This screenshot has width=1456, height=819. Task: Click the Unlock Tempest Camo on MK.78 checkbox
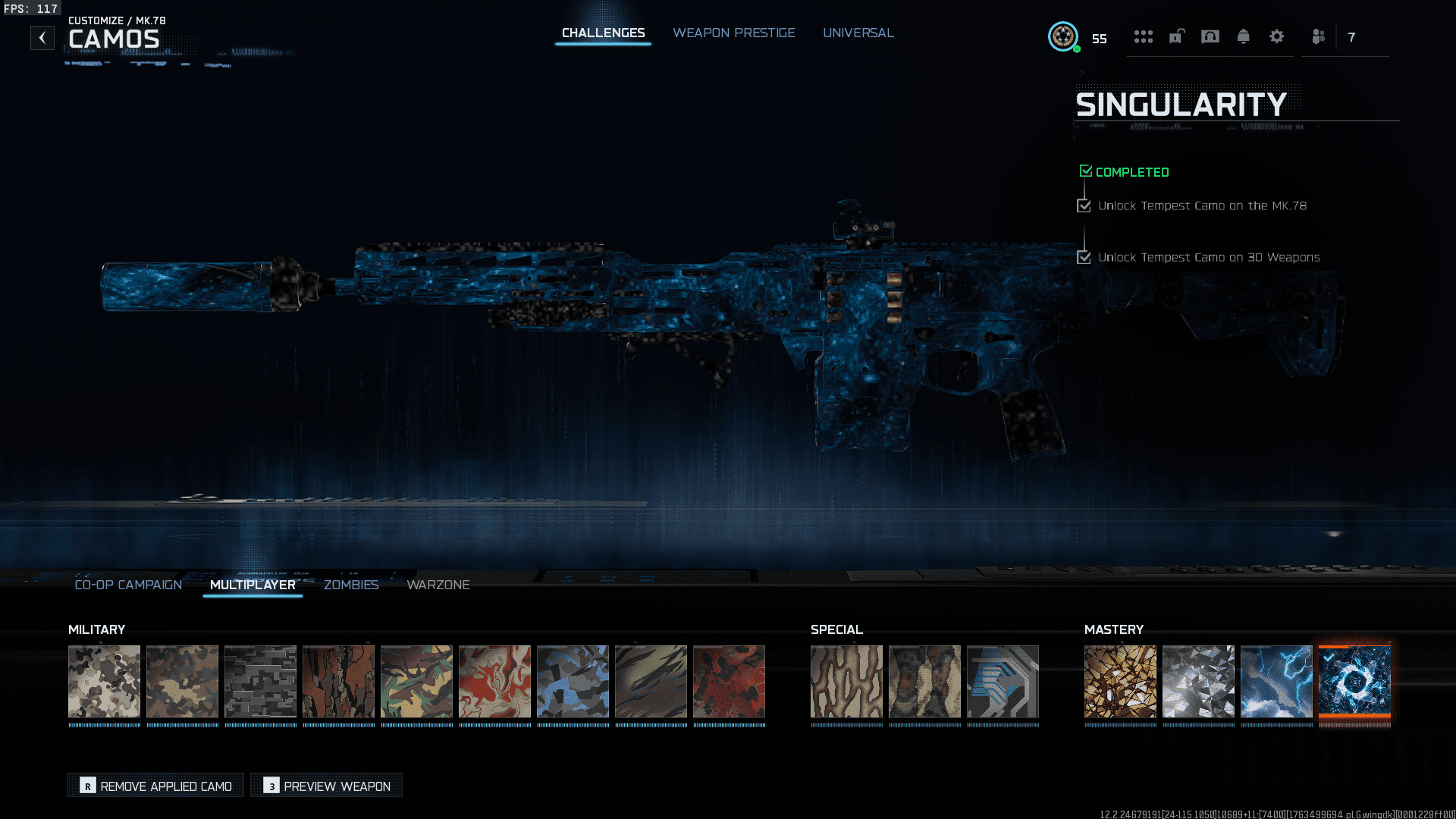[x=1084, y=205]
